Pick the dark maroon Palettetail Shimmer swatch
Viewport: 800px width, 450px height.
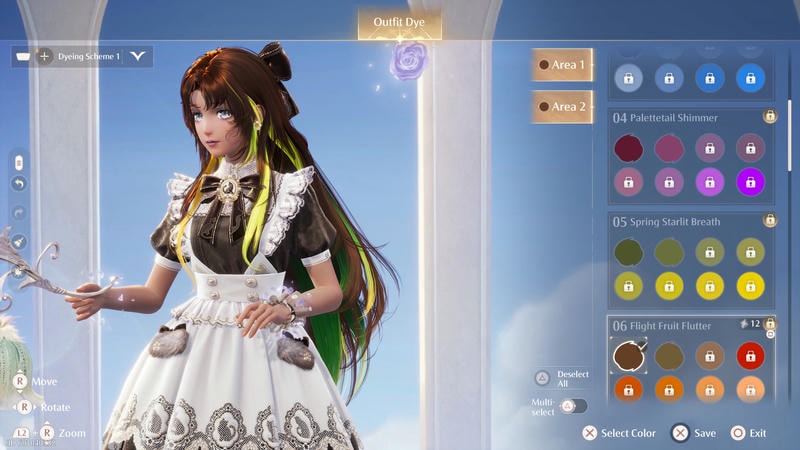coord(628,148)
